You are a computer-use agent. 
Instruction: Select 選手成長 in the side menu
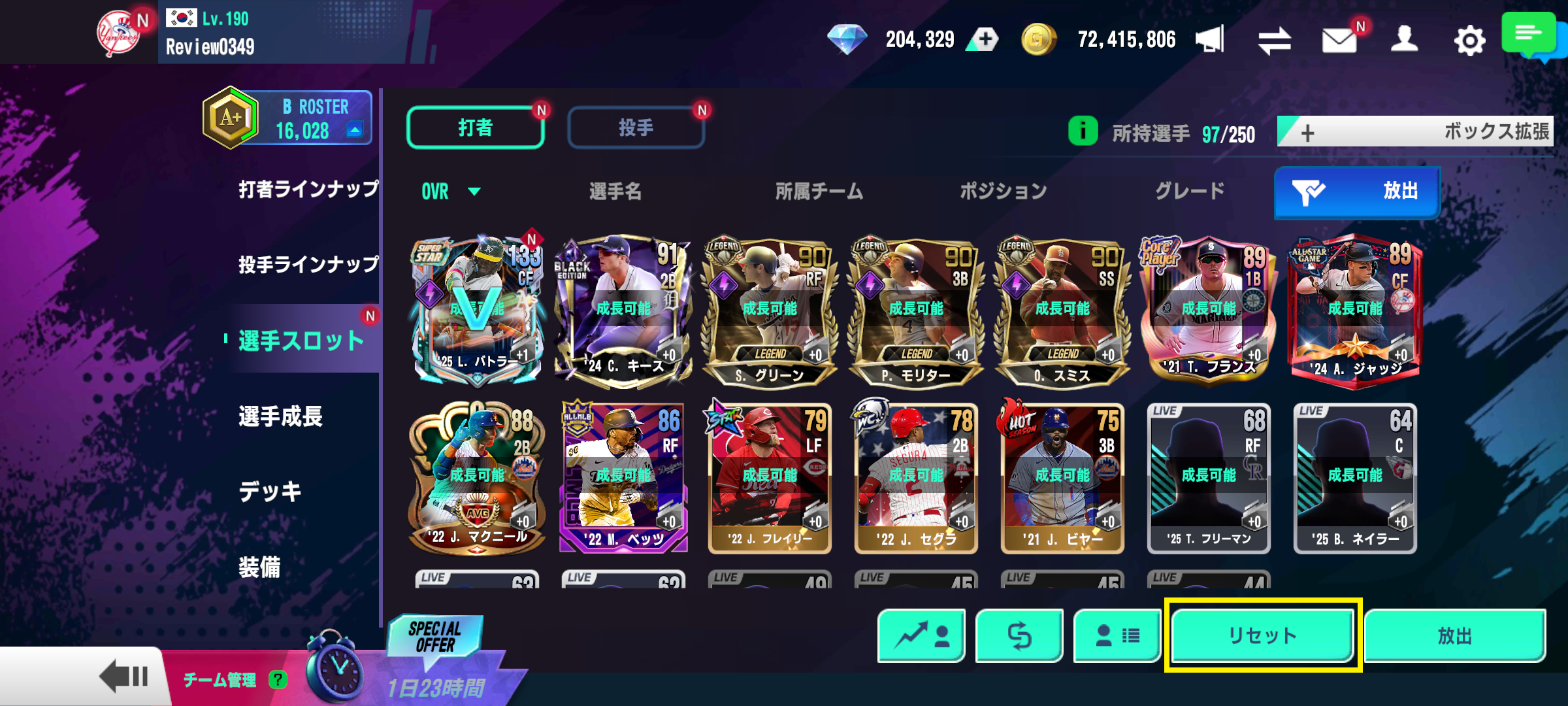[x=281, y=416]
